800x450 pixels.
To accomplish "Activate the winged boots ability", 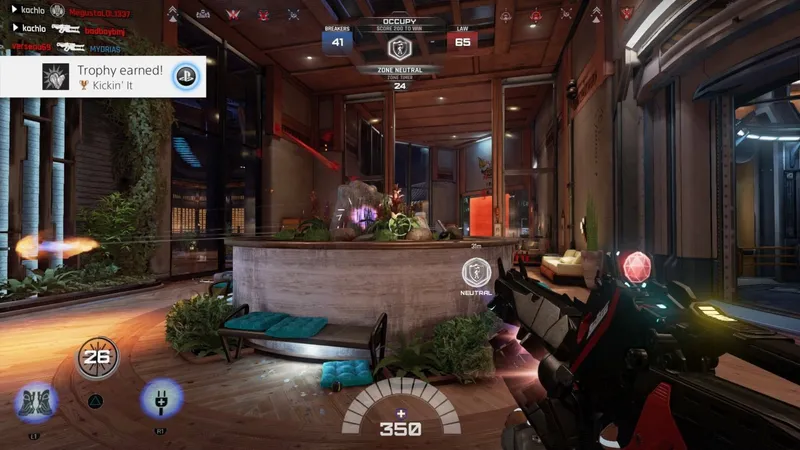I will click(35, 401).
